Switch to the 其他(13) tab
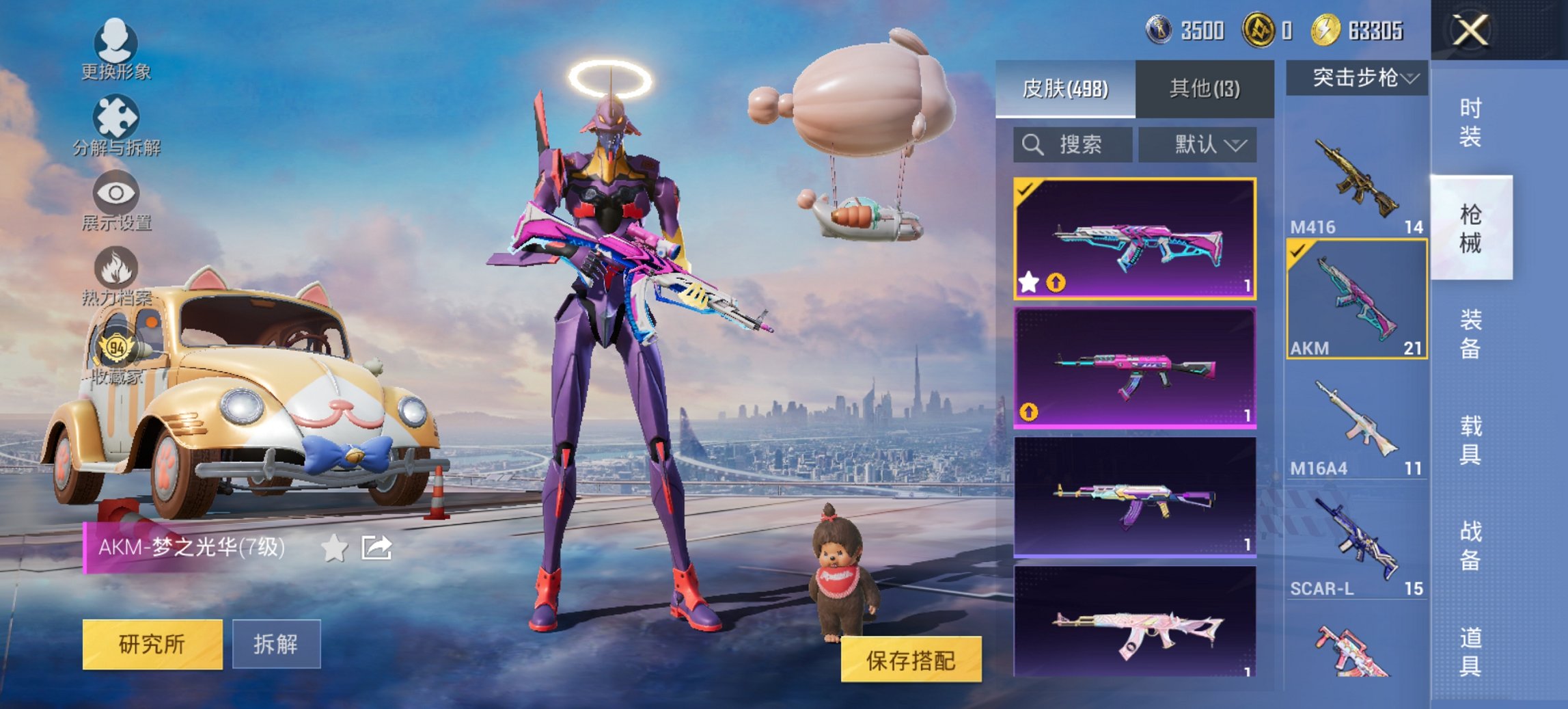 click(x=1202, y=88)
